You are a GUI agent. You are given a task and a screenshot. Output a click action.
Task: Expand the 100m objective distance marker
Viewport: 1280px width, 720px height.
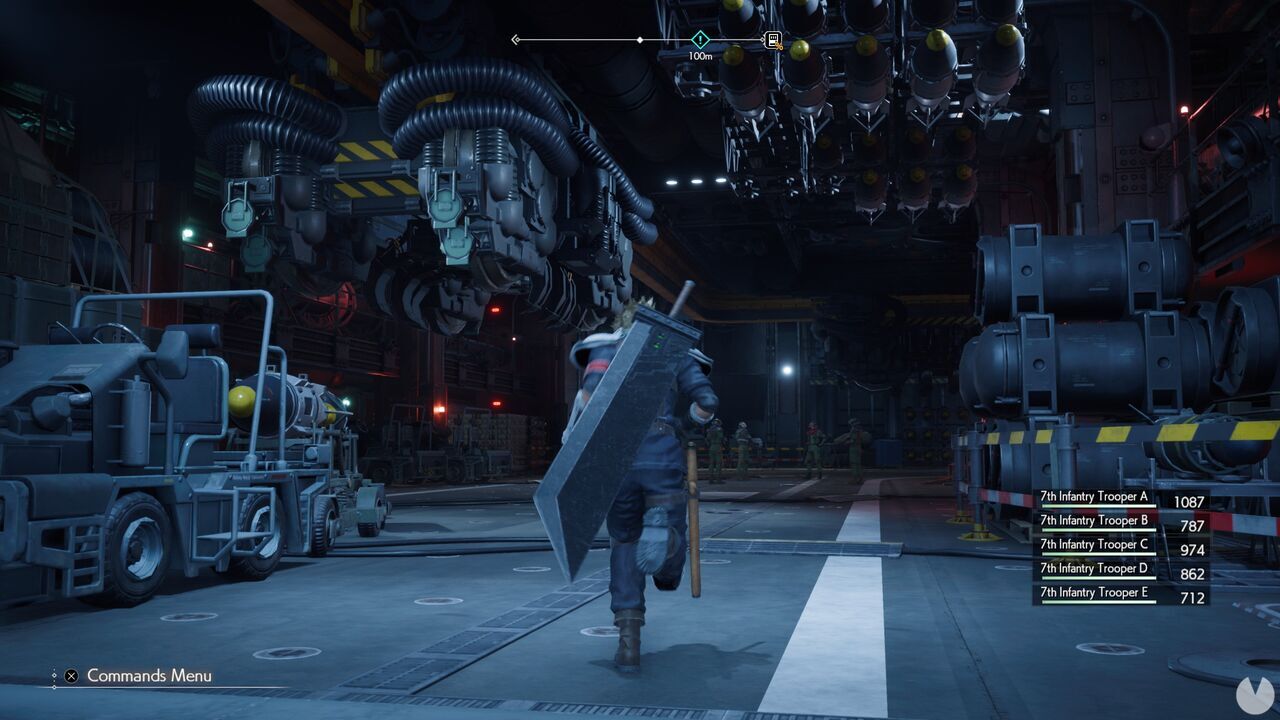coord(700,56)
